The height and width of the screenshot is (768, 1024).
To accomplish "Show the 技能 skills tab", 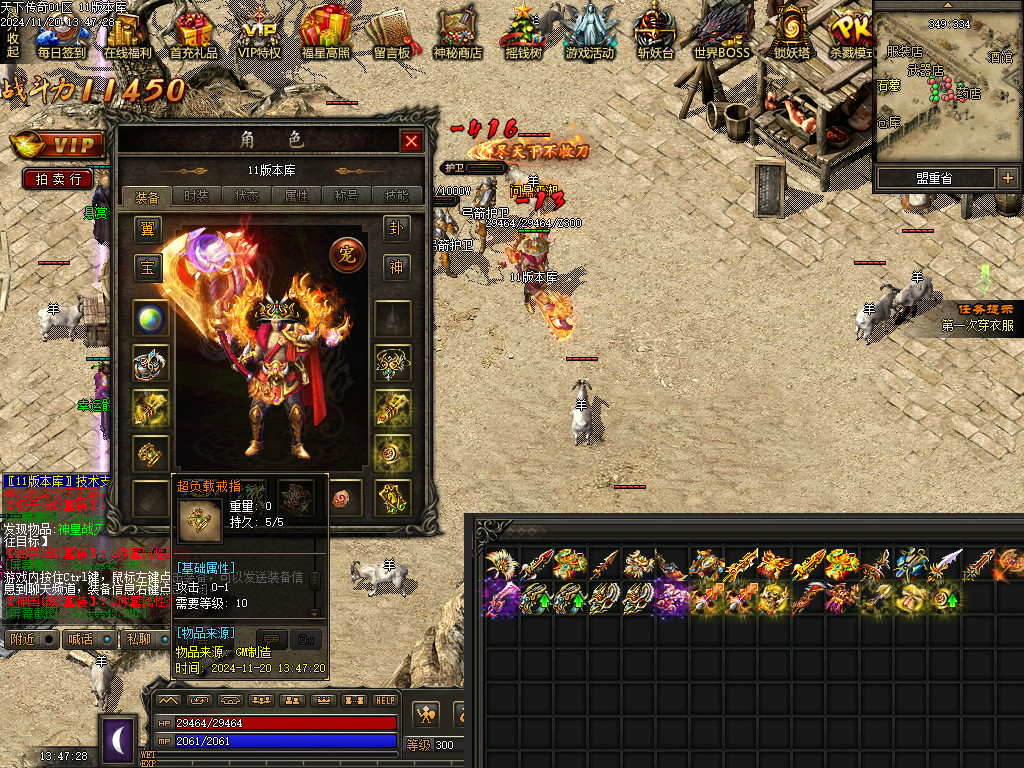I will [397, 196].
